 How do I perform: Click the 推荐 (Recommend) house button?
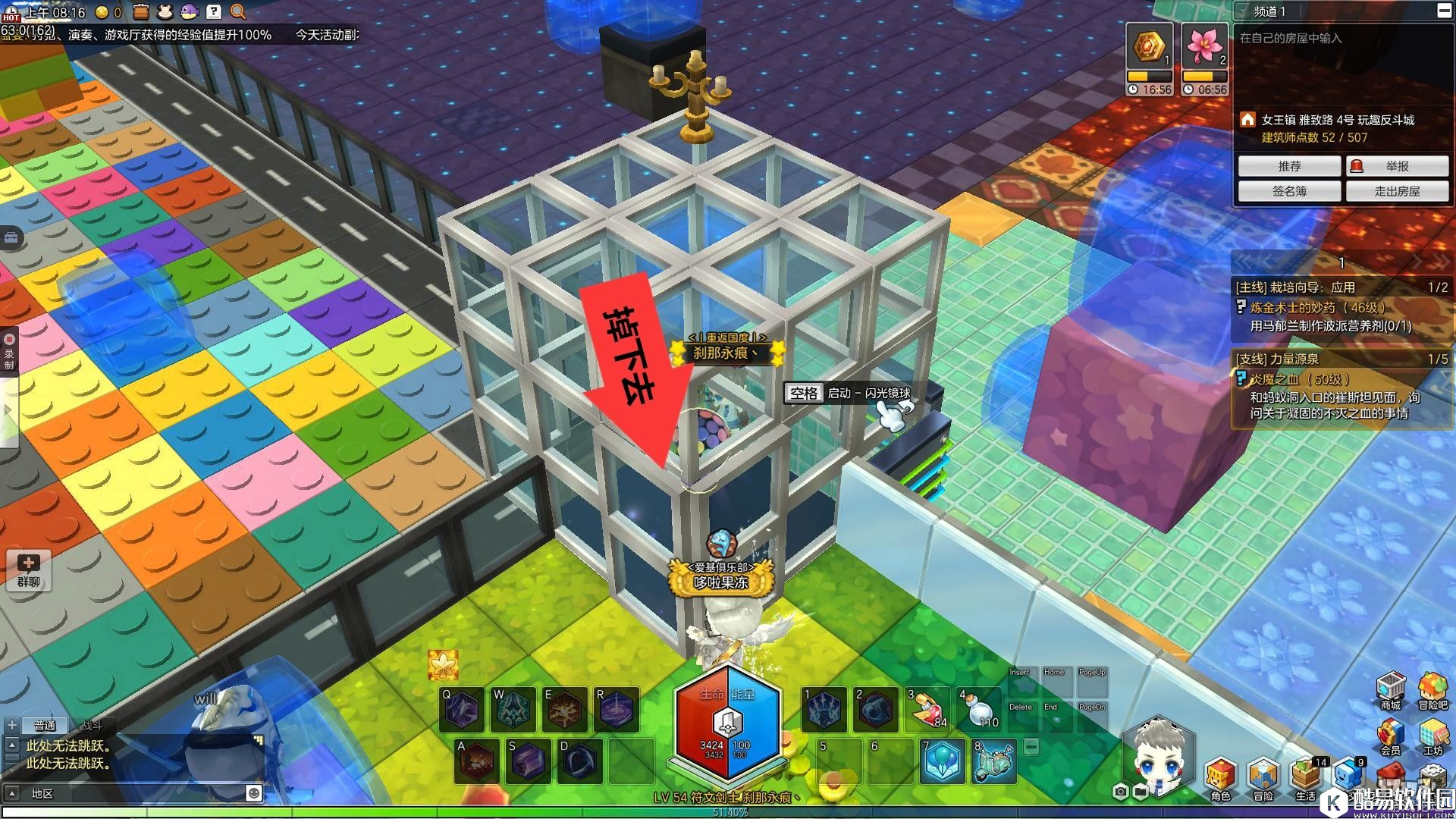(x=1289, y=166)
